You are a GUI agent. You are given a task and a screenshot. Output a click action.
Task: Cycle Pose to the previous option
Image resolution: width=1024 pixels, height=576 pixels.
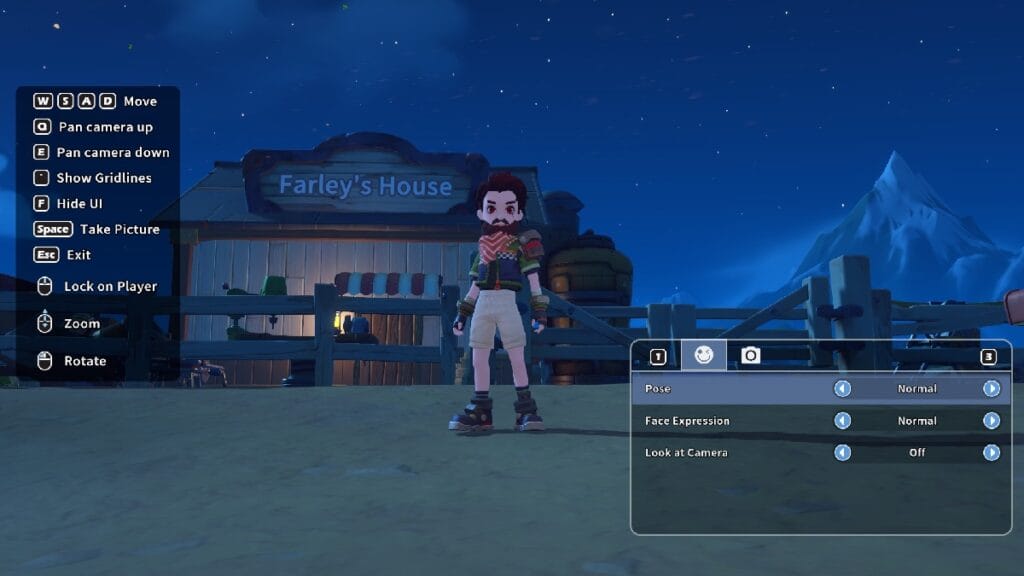tap(843, 388)
